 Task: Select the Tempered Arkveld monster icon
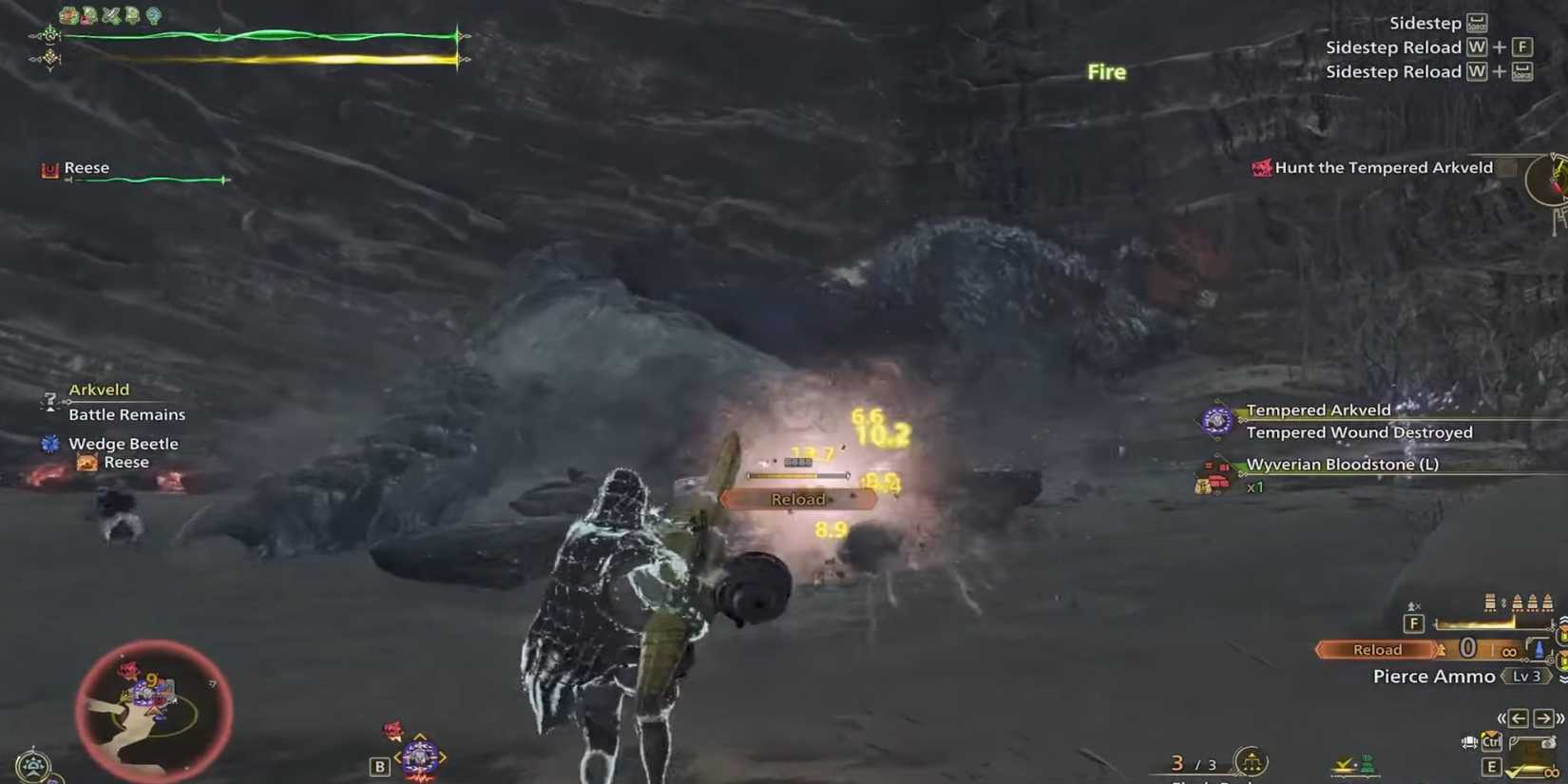[1219, 420]
